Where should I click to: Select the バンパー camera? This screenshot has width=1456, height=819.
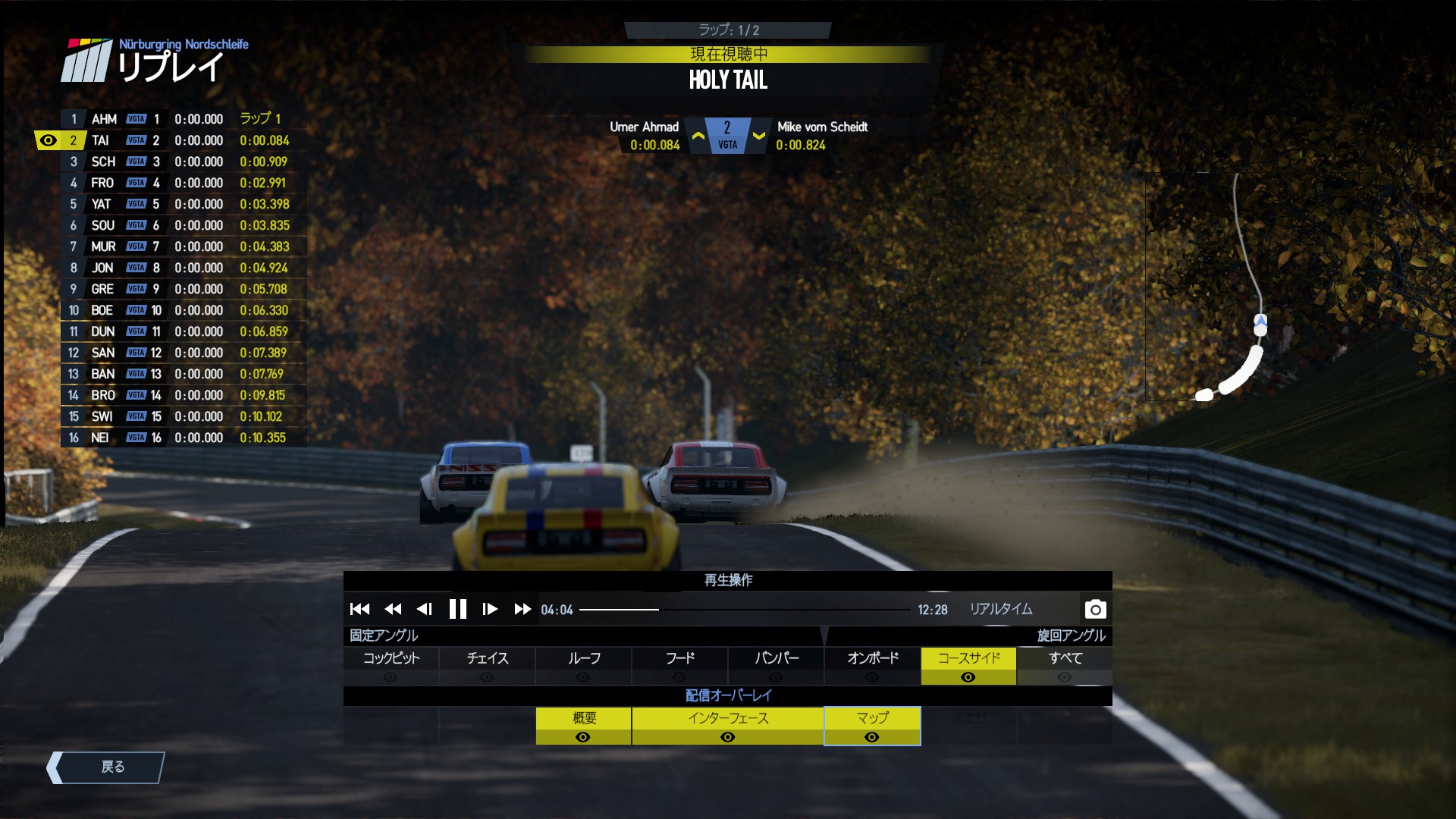[776, 665]
